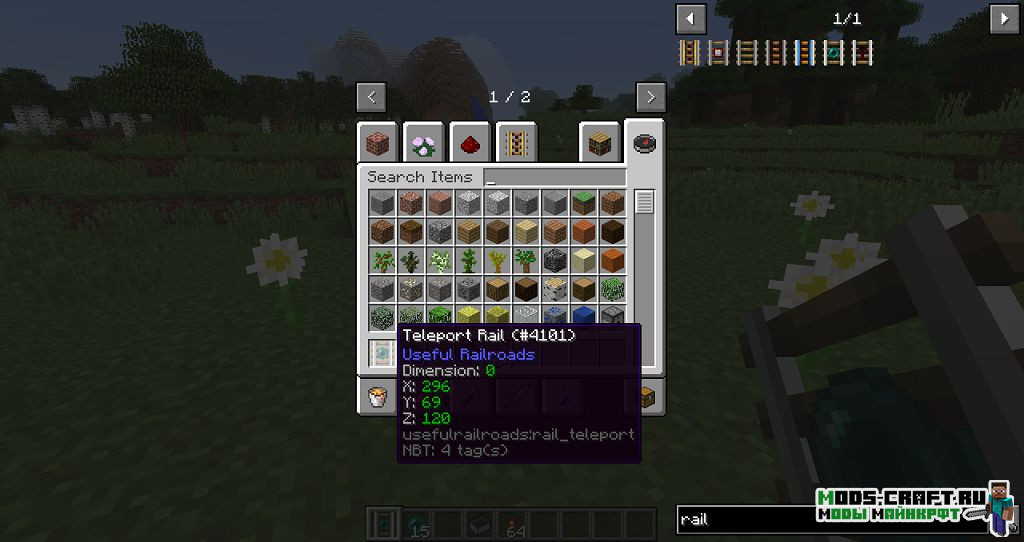Open the Building Blocks brick tab
Image resolution: width=1024 pixels, height=542 pixels.
coord(379,144)
